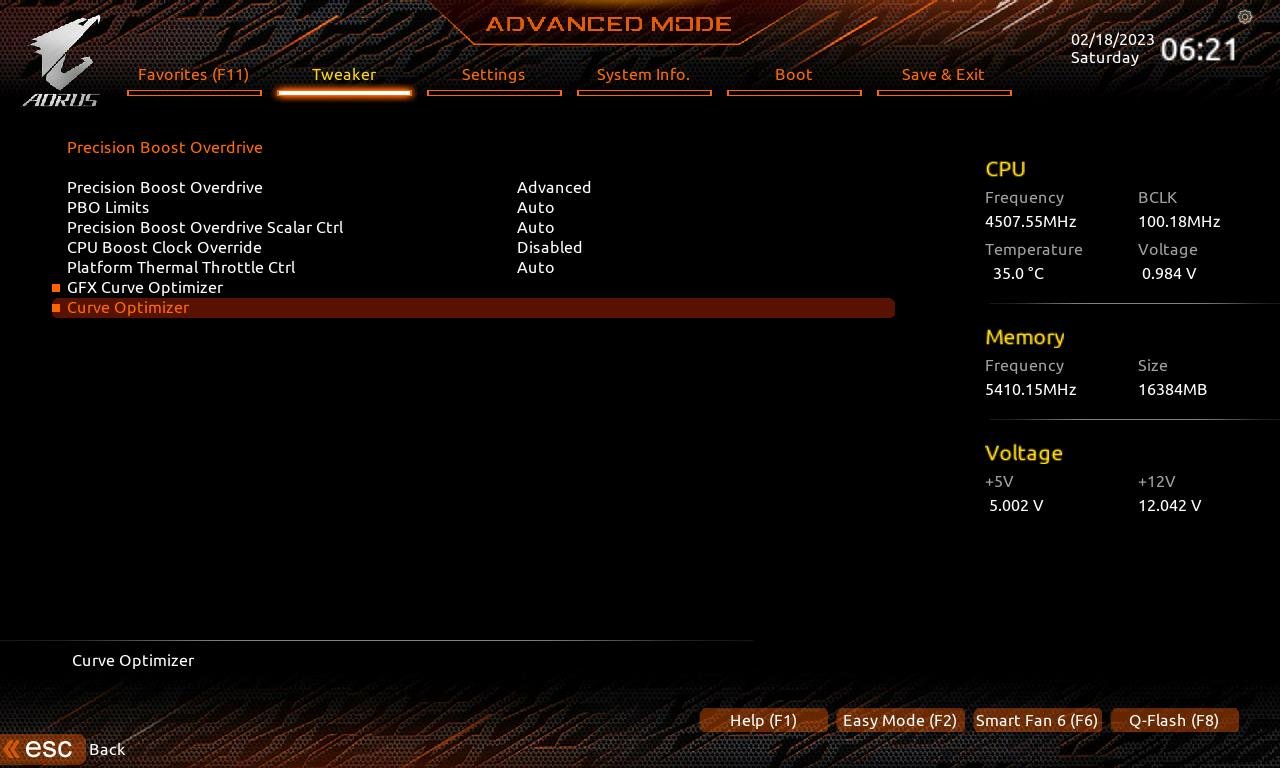Adjust Platform Thermal Throttle Ctrl setting

pos(536,267)
